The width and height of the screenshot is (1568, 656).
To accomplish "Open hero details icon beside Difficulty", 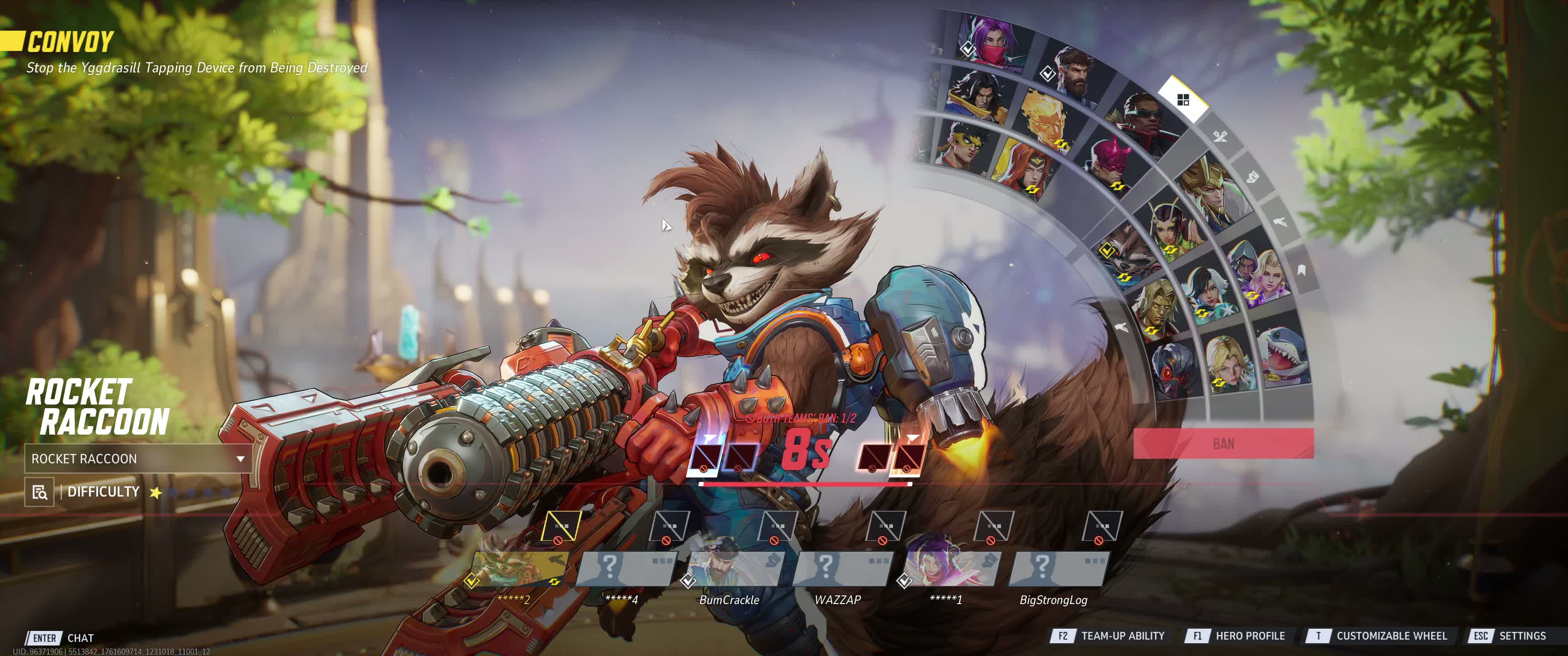I will point(40,492).
